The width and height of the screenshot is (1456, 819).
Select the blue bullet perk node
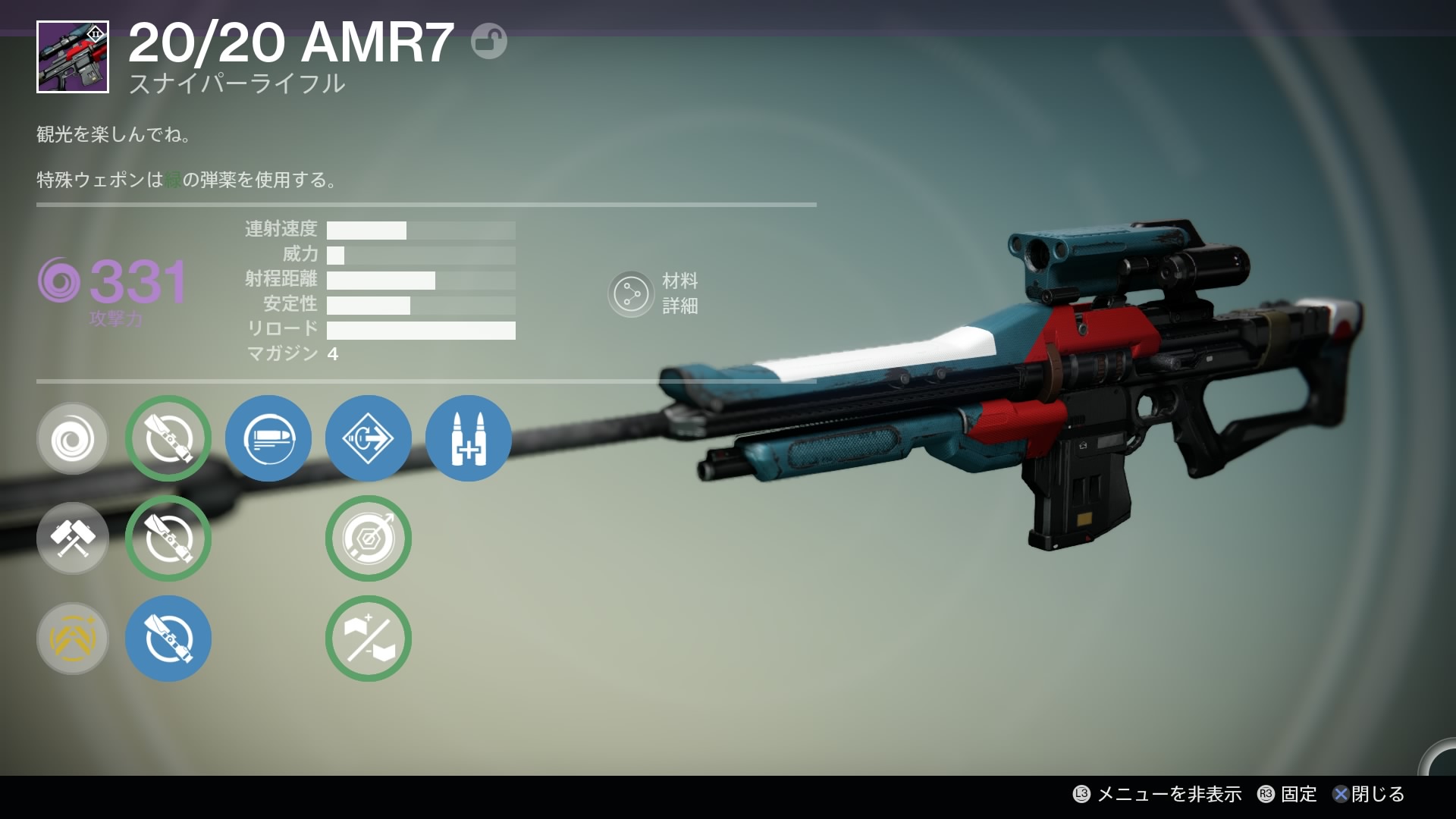[x=268, y=438]
